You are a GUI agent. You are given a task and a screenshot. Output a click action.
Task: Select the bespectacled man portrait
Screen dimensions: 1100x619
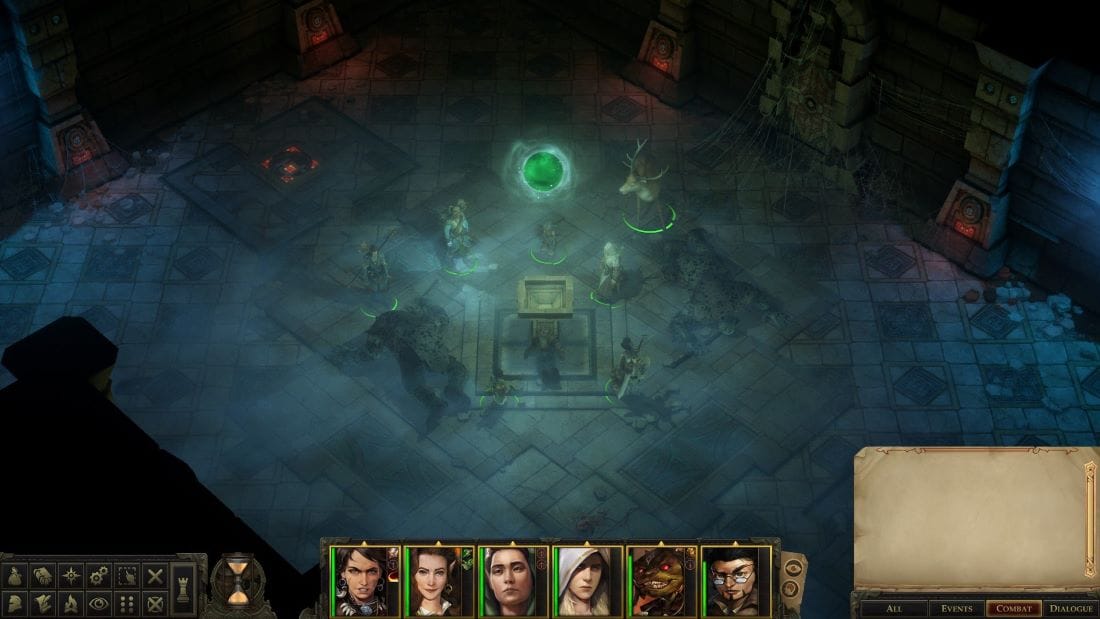tap(736, 581)
